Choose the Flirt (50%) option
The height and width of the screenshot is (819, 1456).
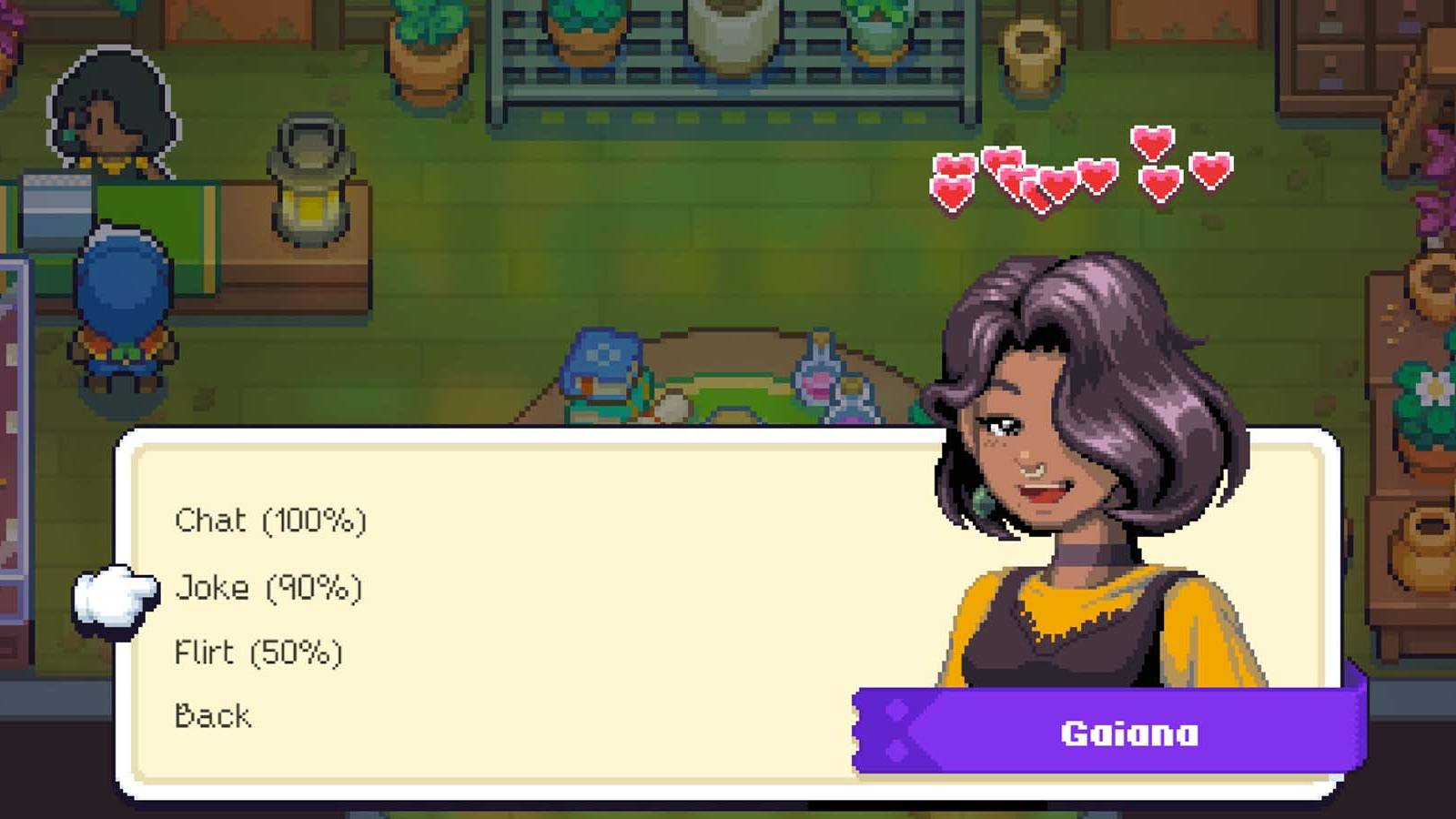point(258,651)
